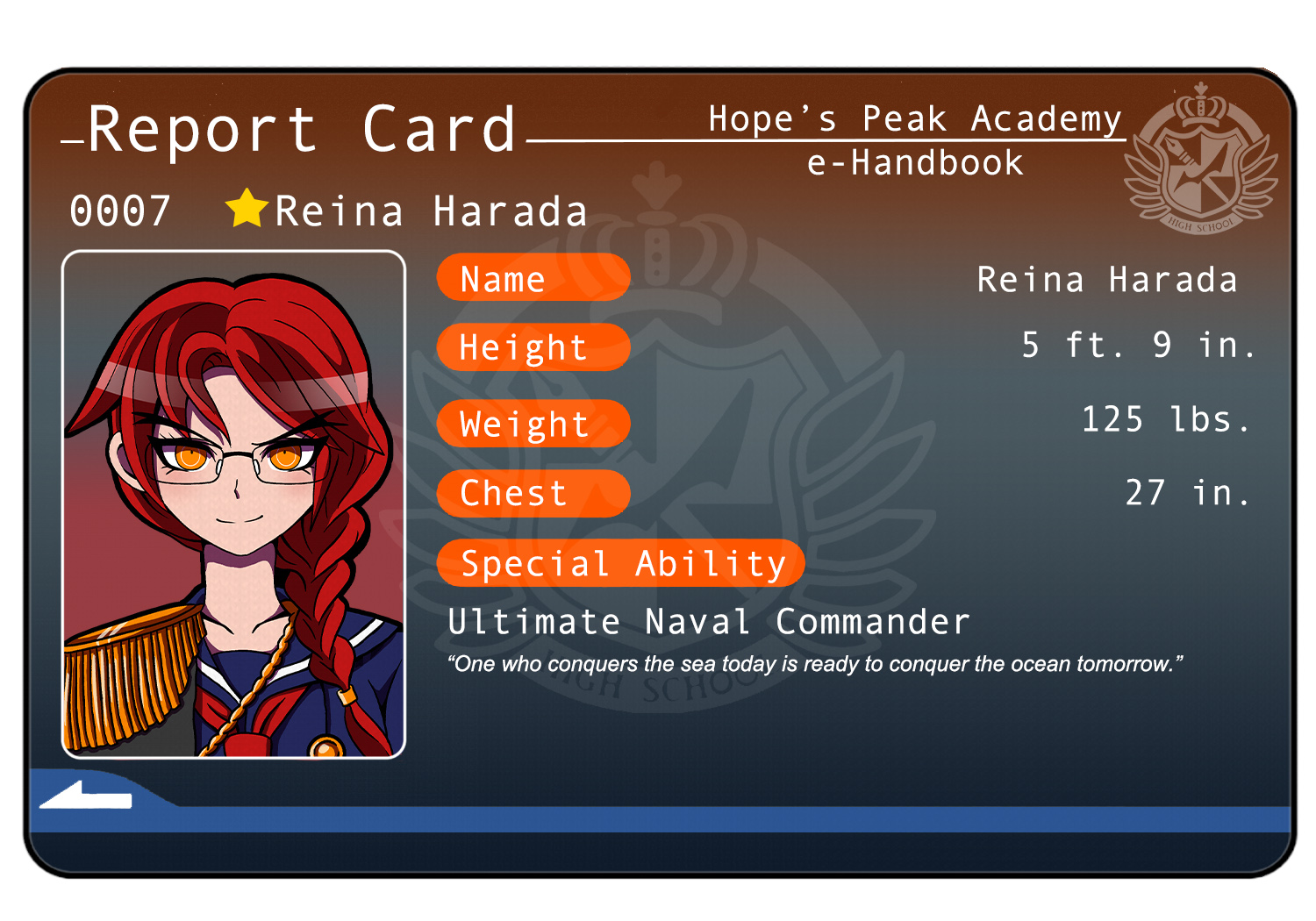Viewport: 1316px width, 921px height.
Task: Select the orange Height label
Action: click(x=533, y=347)
